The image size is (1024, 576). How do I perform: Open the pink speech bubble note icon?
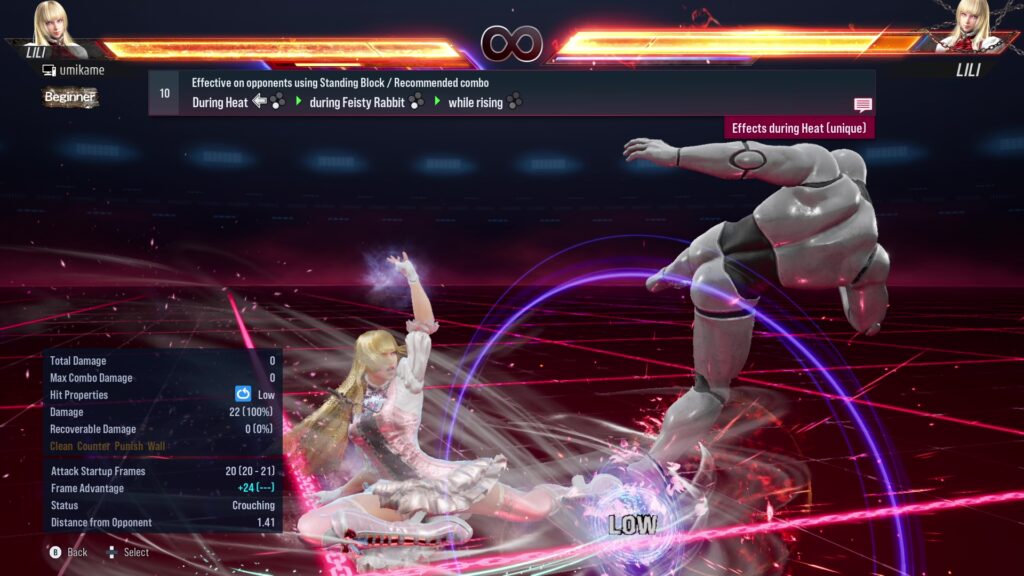[862, 105]
